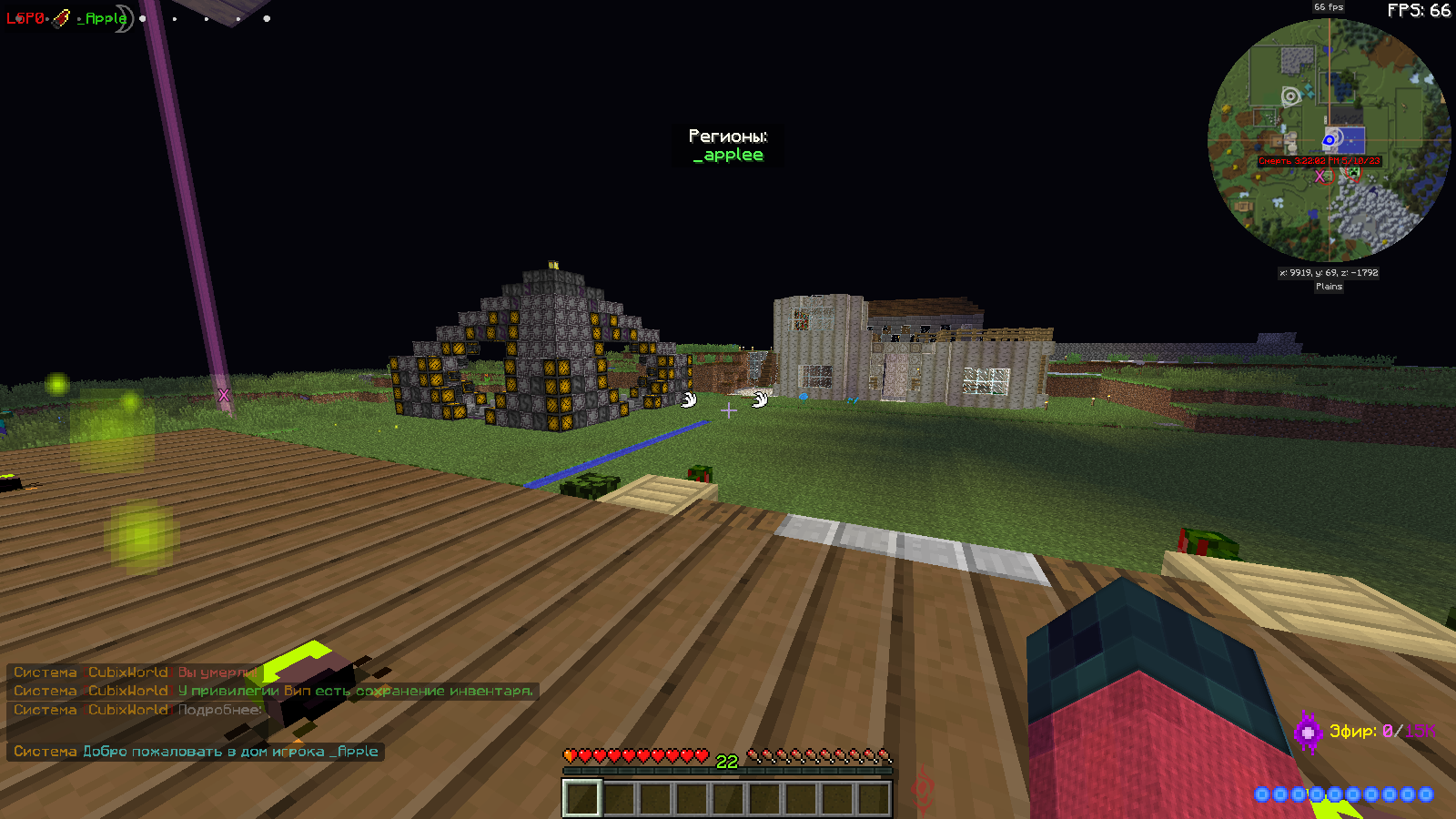This screenshot has width=1456, height=819.
Task: Click the highlighted first hotbar slot
Action: (581, 799)
